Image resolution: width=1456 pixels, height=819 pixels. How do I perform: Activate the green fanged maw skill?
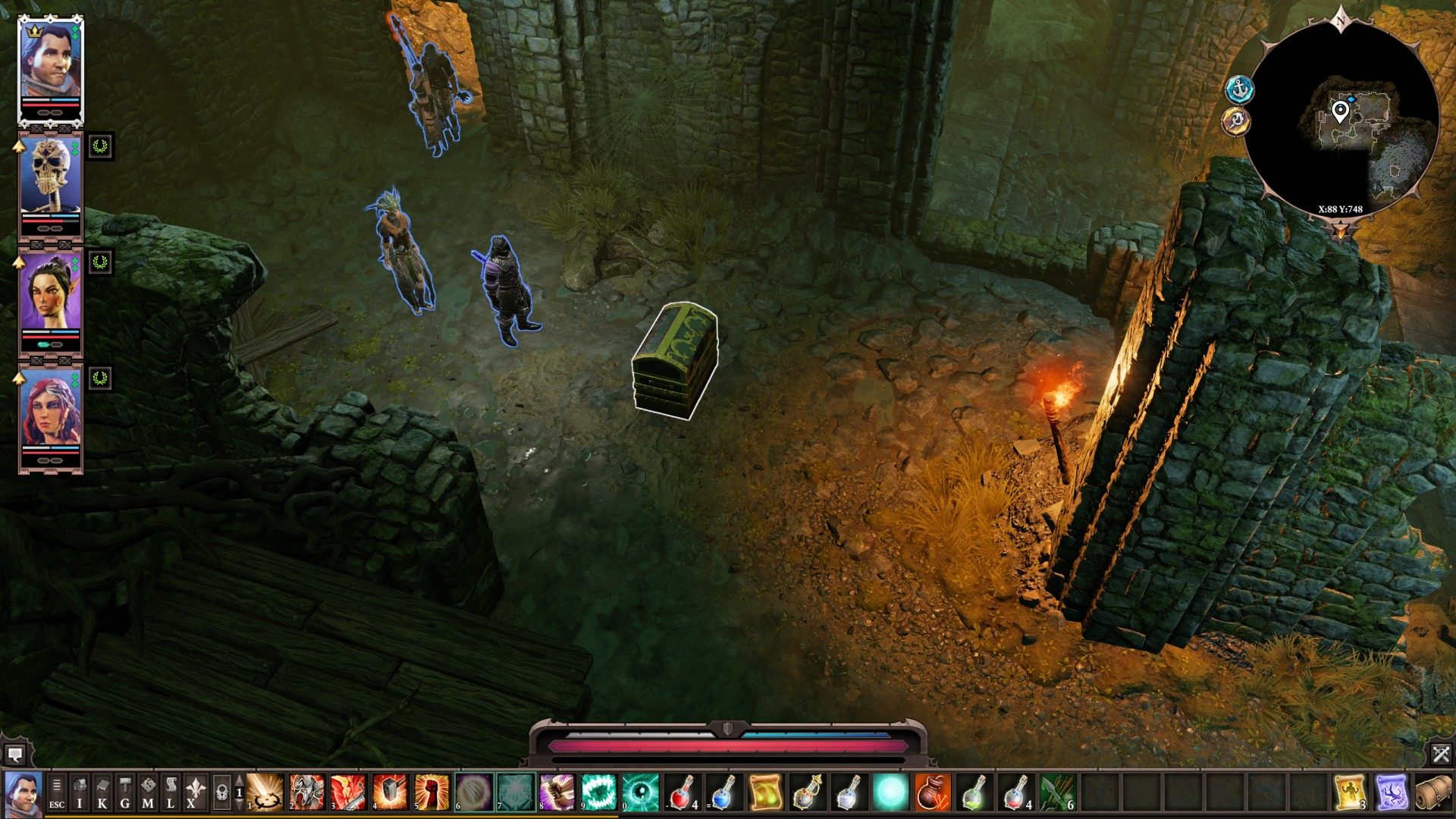(x=599, y=792)
